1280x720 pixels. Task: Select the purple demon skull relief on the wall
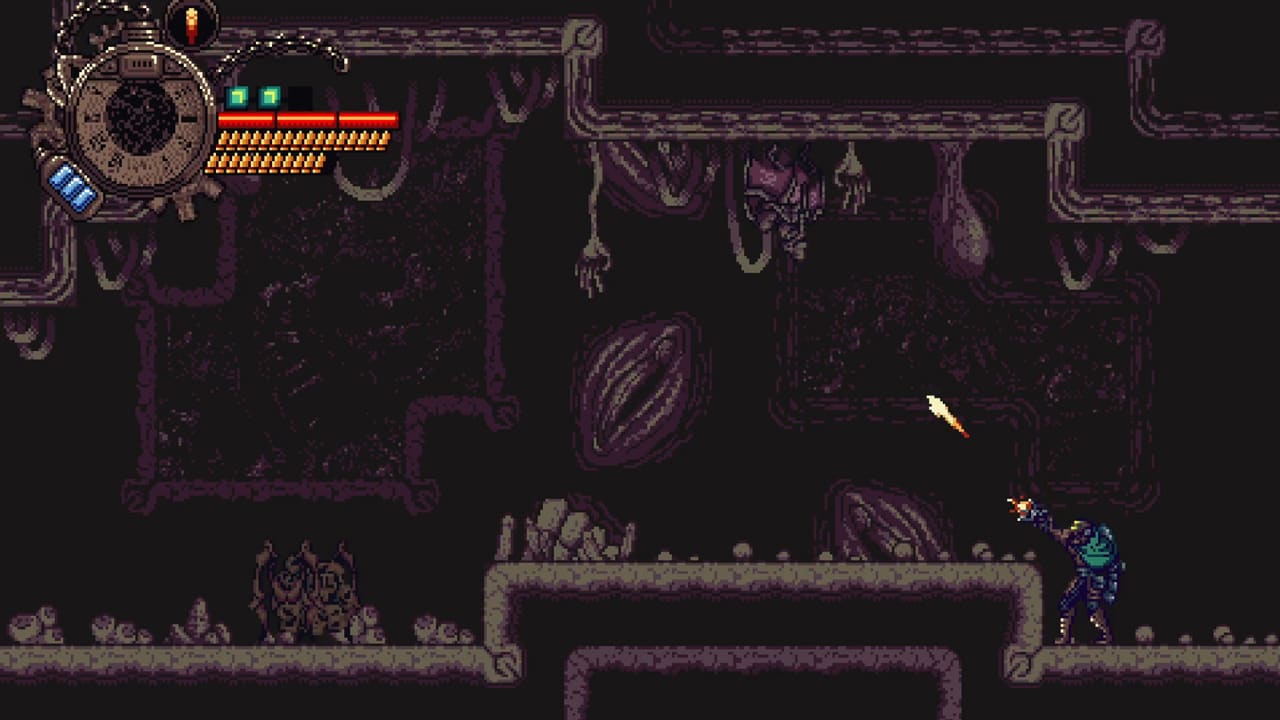(x=780, y=190)
